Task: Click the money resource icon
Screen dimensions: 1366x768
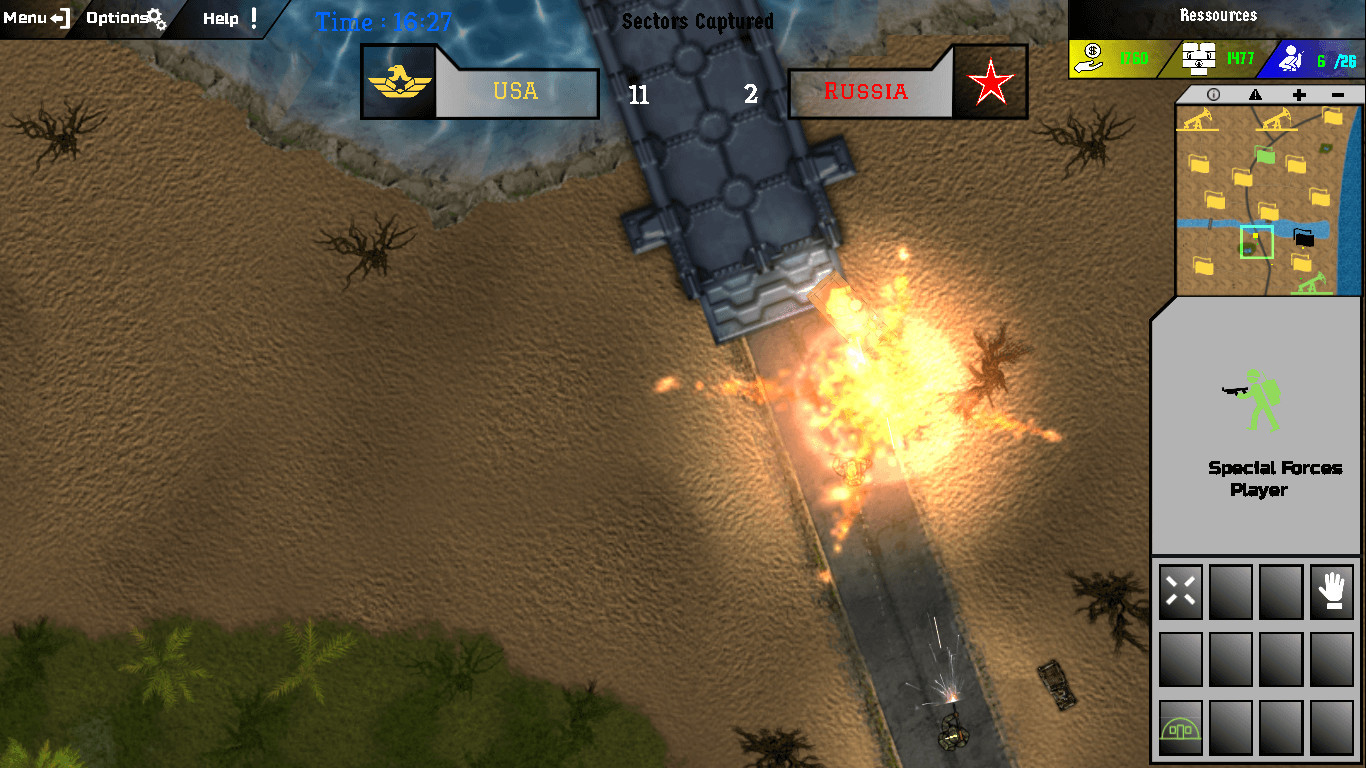Action: coord(1089,56)
